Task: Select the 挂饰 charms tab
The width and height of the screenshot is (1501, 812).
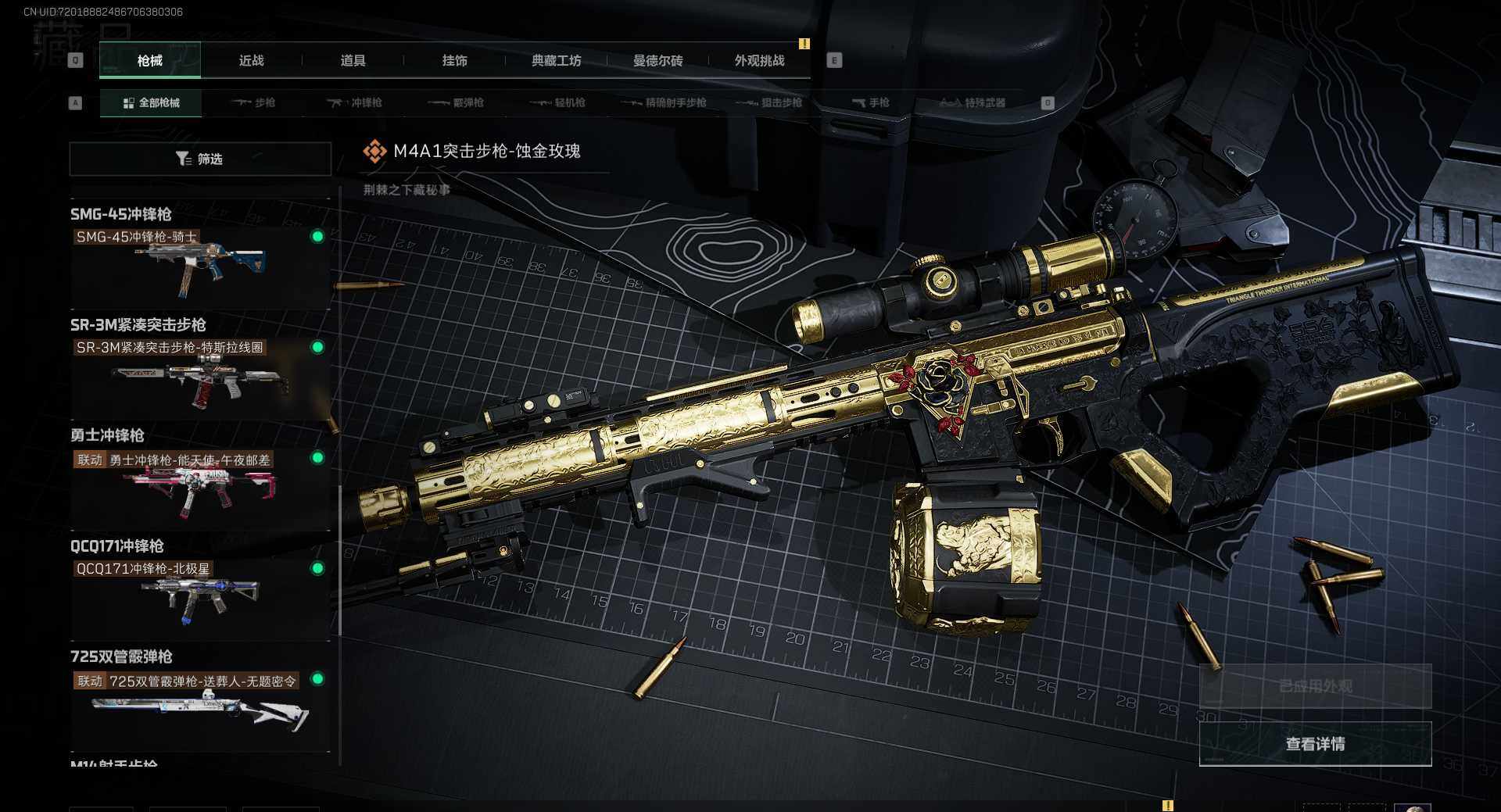Action: (x=454, y=60)
